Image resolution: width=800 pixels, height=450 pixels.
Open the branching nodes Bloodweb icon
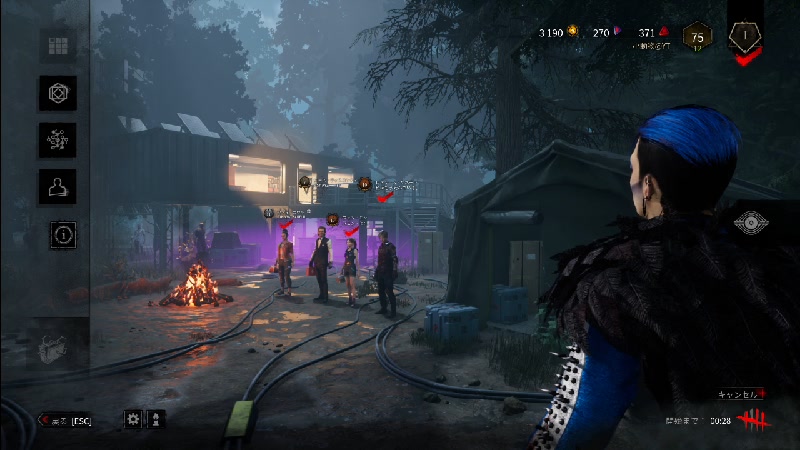(x=57, y=140)
